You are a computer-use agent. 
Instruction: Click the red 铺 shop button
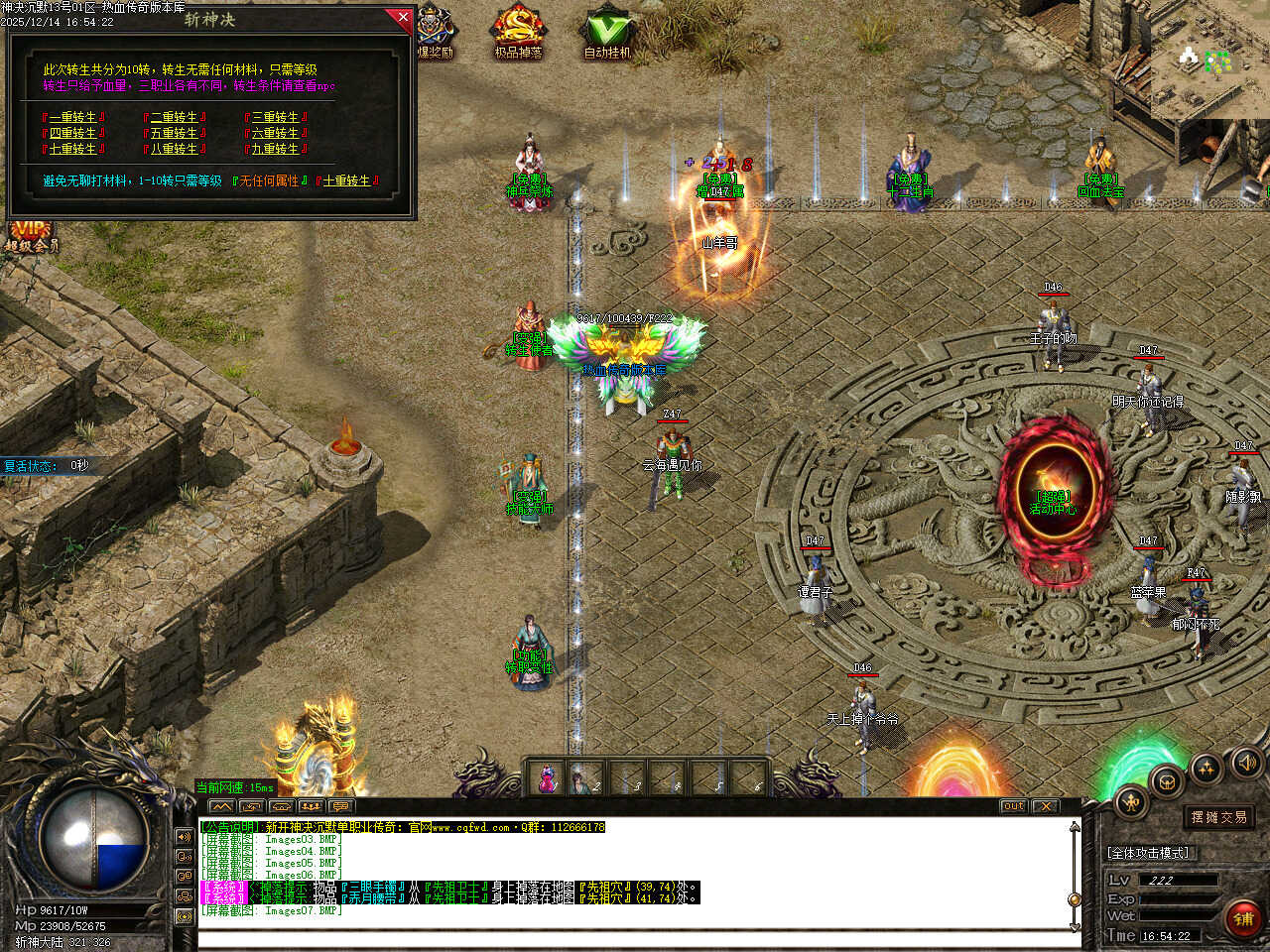coord(1244,918)
